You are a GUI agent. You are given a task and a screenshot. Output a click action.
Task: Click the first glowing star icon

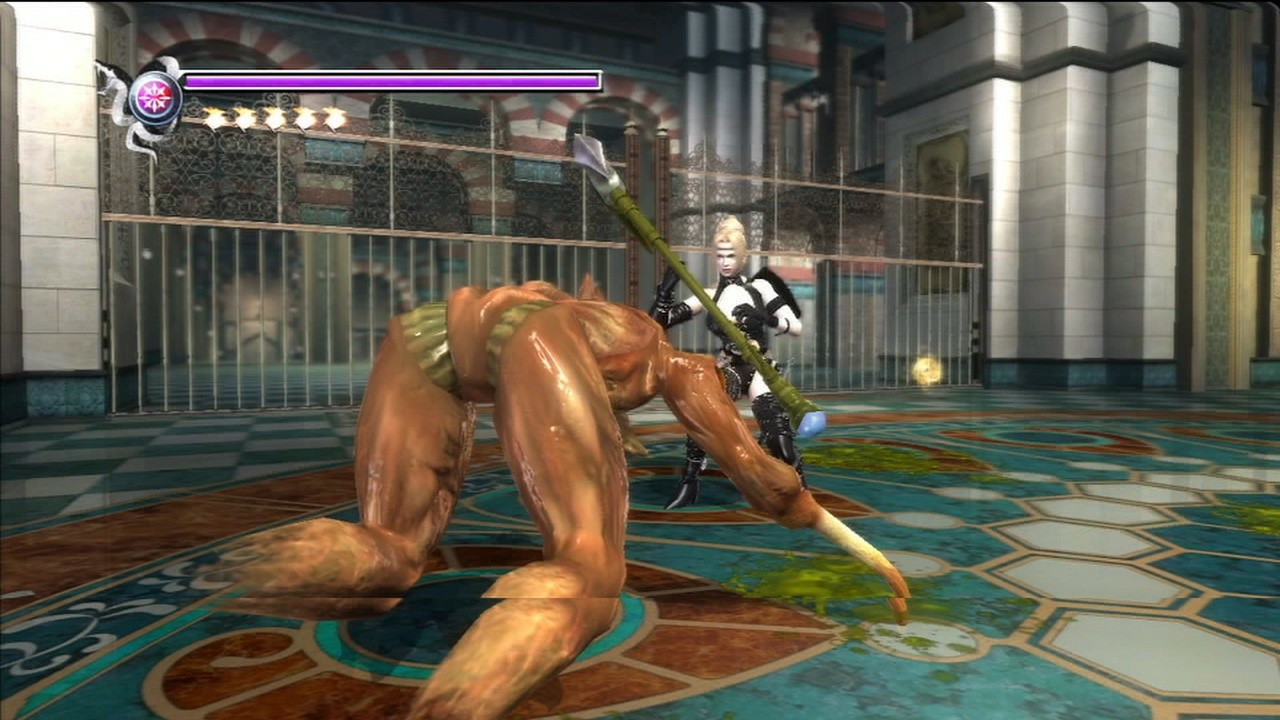216,119
